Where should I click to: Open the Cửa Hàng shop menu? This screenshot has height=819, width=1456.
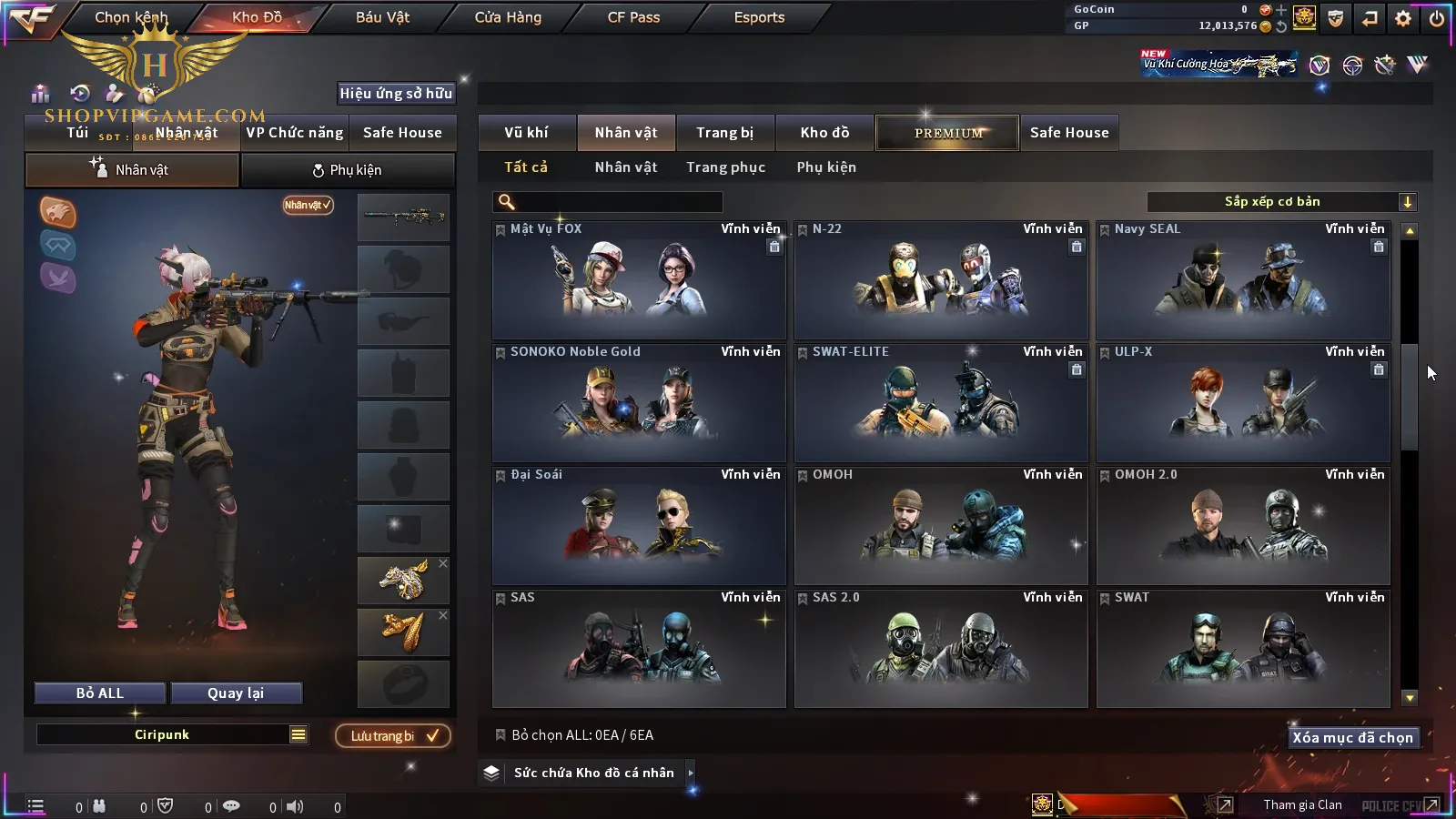click(508, 17)
